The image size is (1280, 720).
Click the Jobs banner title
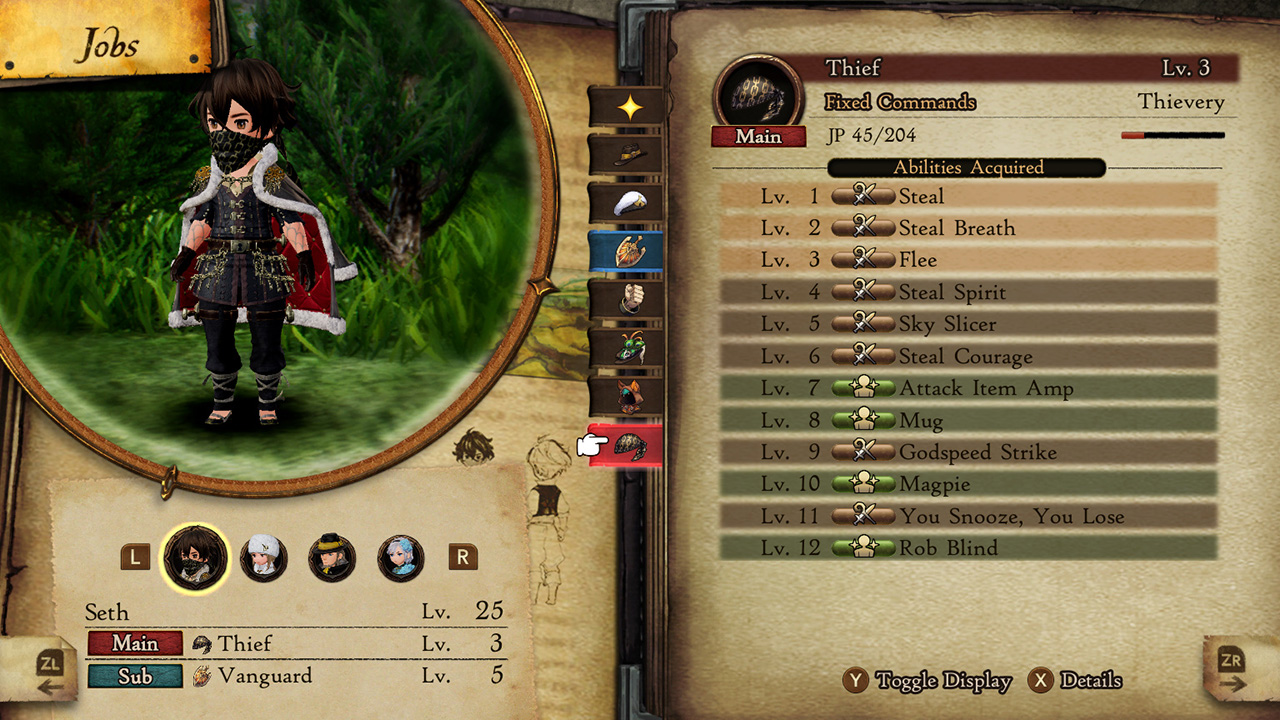pyautogui.click(x=110, y=44)
